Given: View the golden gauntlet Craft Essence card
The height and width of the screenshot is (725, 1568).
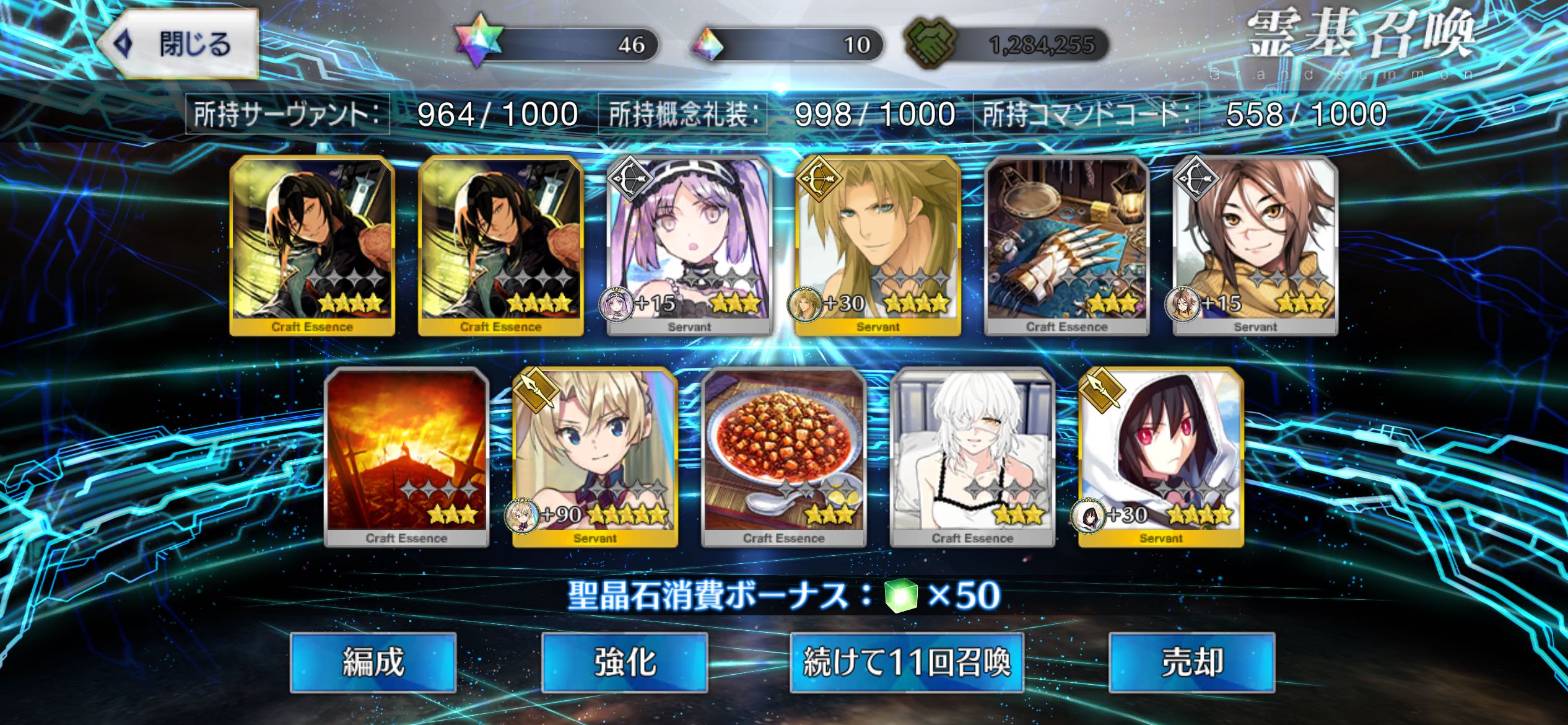Looking at the screenshot, I should [1066, 245].
